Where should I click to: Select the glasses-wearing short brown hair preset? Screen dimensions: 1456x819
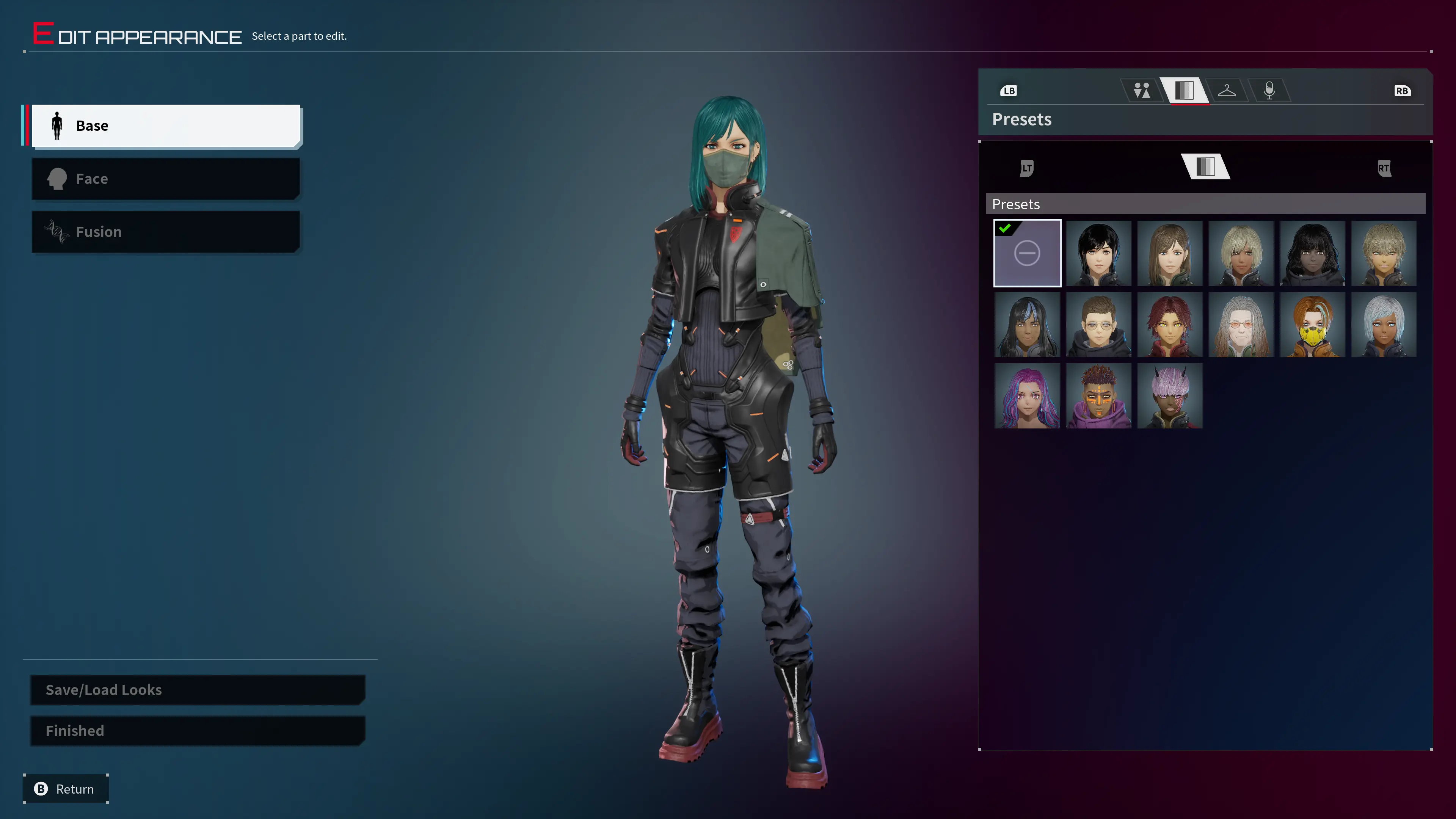click(x=1098, y=325)
